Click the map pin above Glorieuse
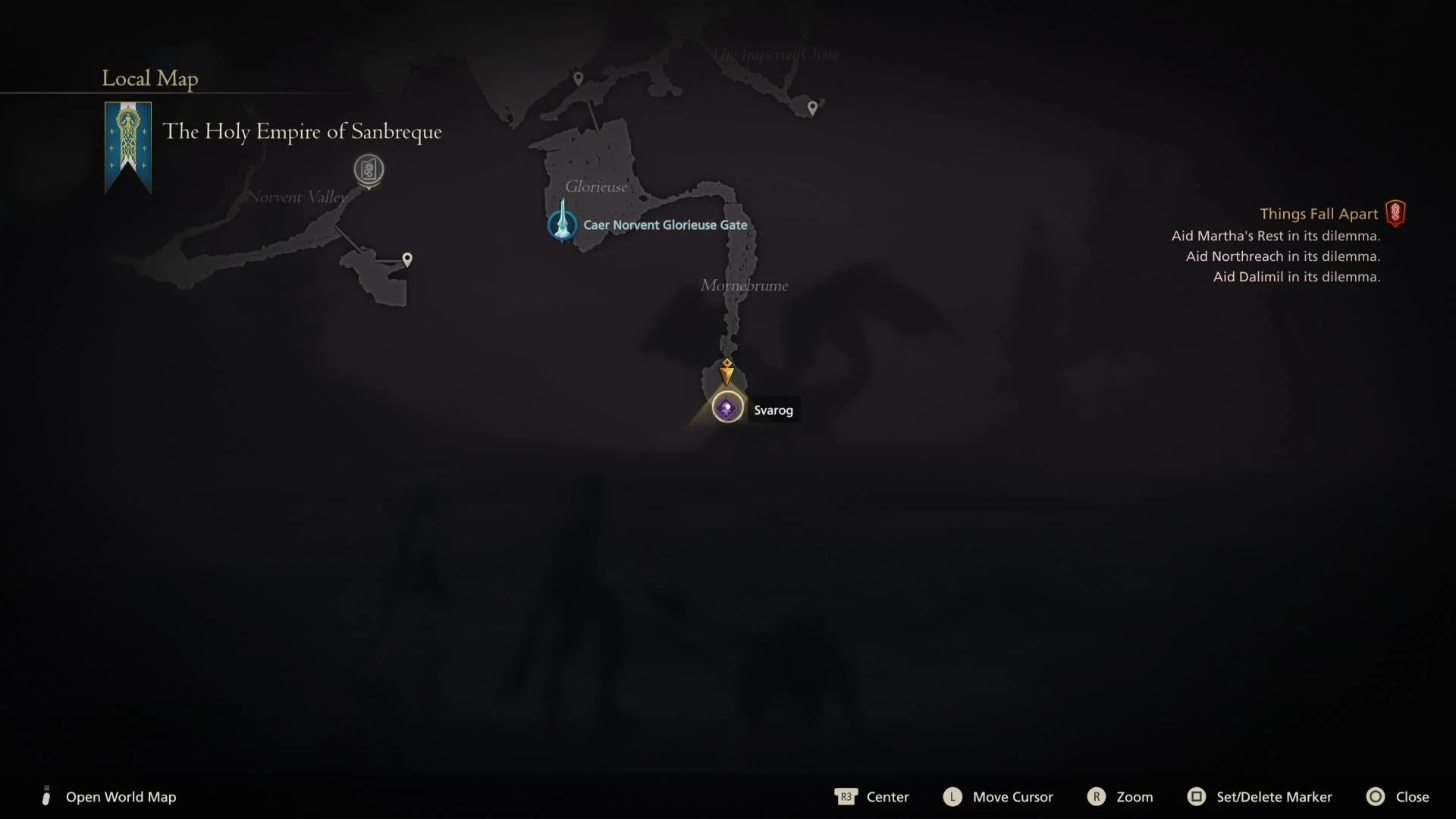The height and width of the screenshot is (819, 1456). 579,77
